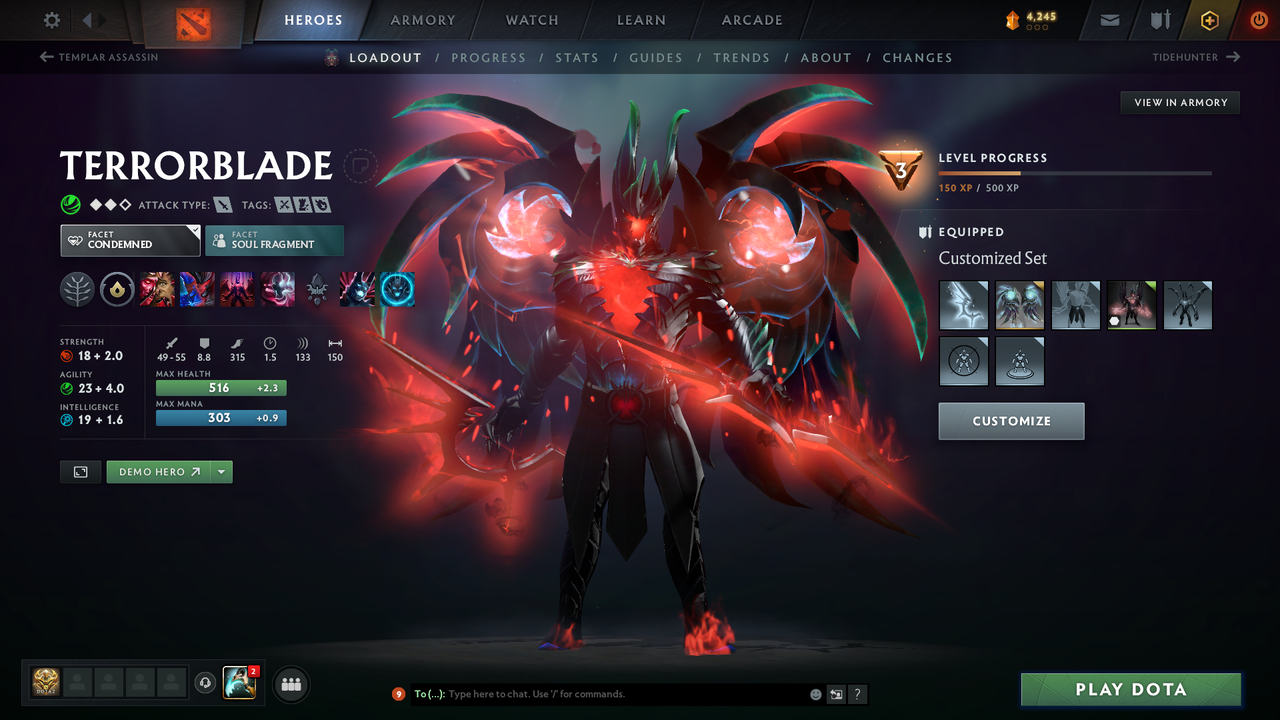
Task: Select the Conjure Image ability icon
Action: click(x=198, y=289)
